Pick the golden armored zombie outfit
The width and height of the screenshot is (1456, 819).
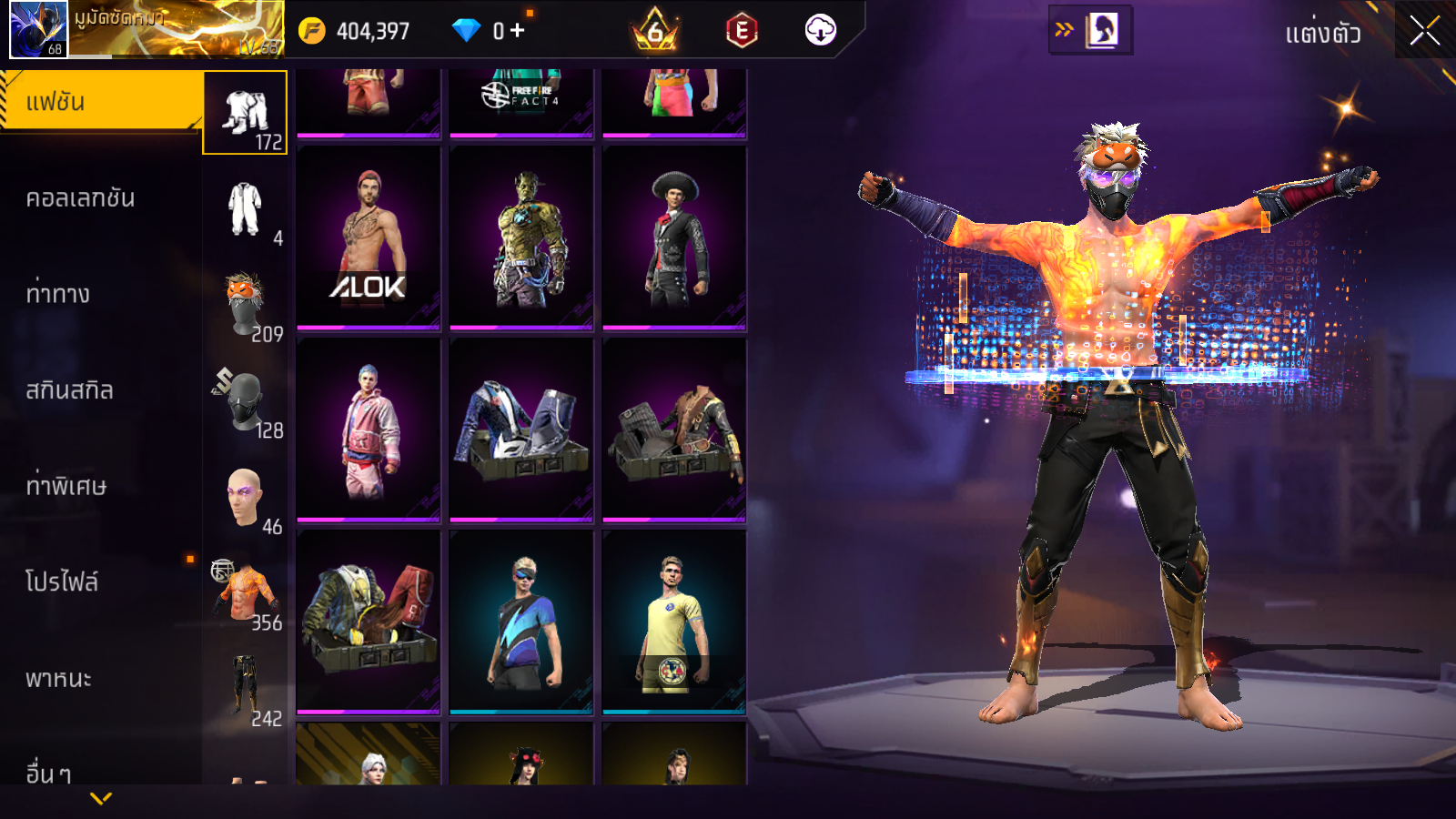coord(521,238)
